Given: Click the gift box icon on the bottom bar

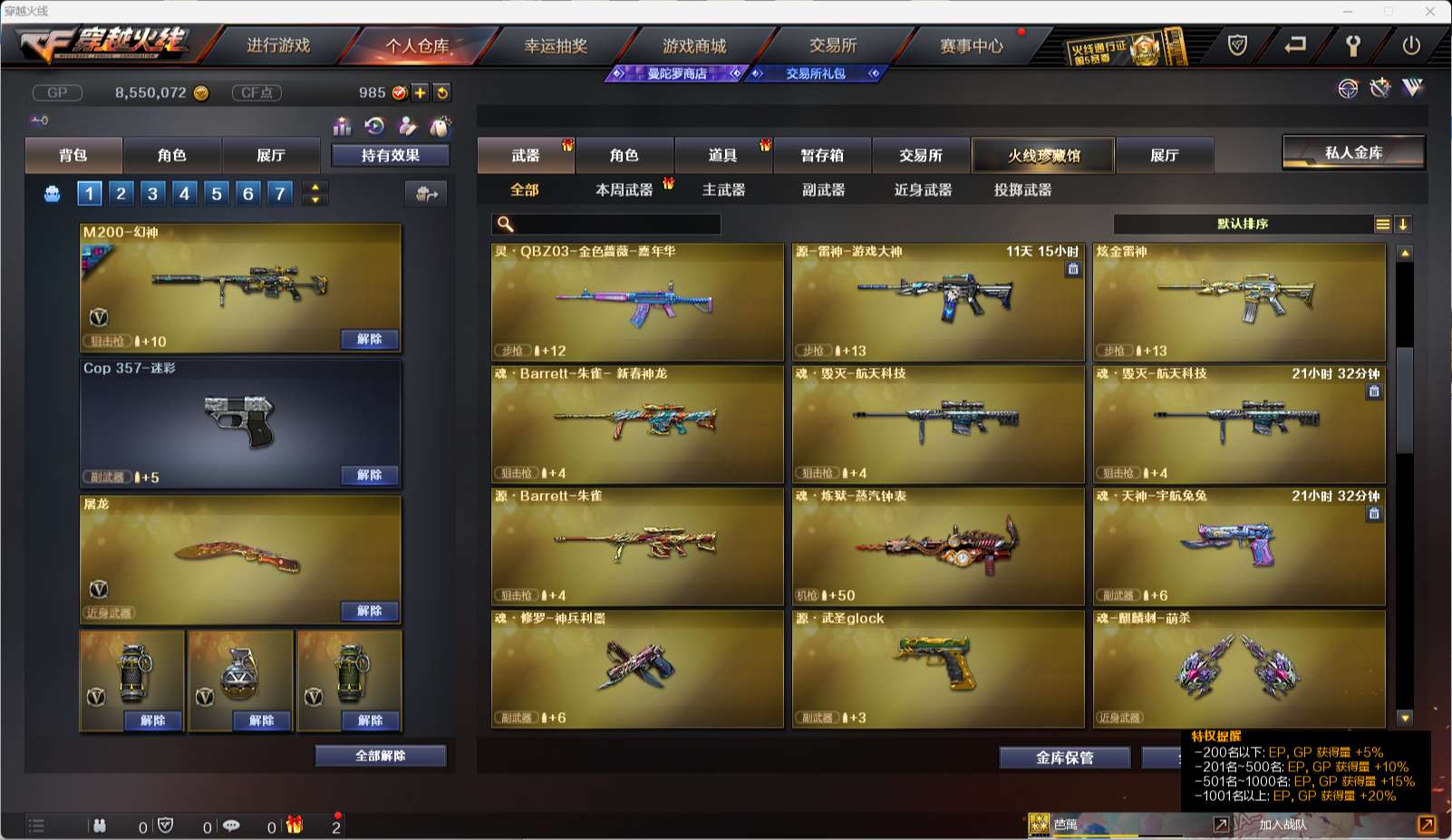Looking at the screenshot, I should point(292,826).
